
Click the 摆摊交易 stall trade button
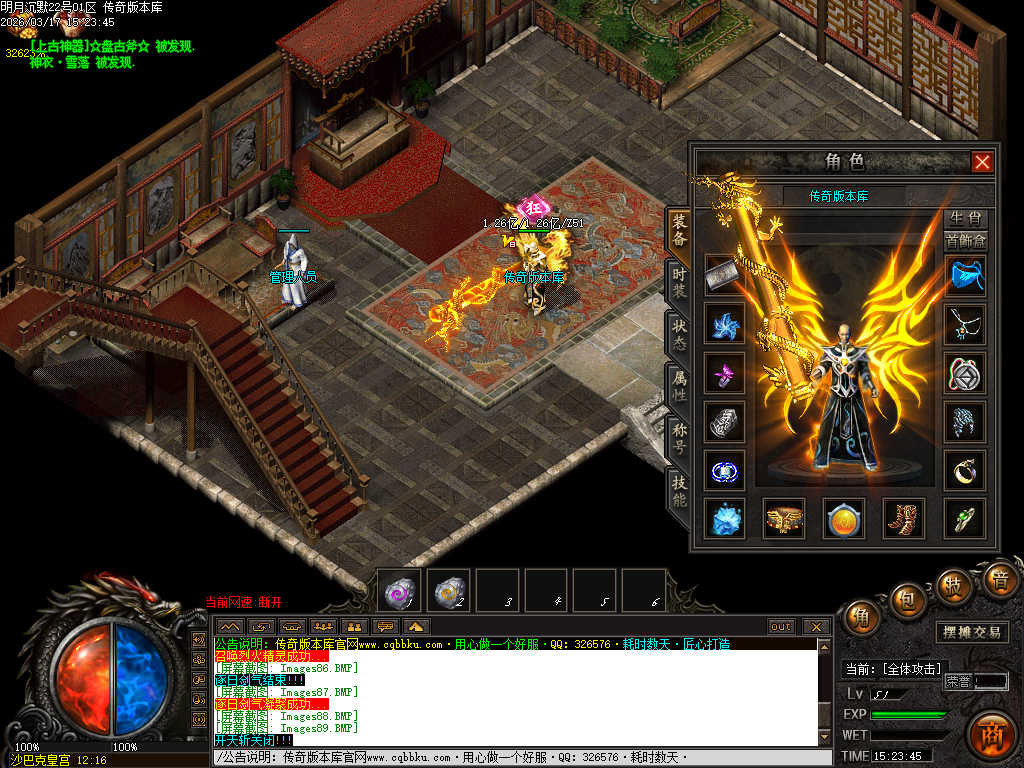click(973, 633)
